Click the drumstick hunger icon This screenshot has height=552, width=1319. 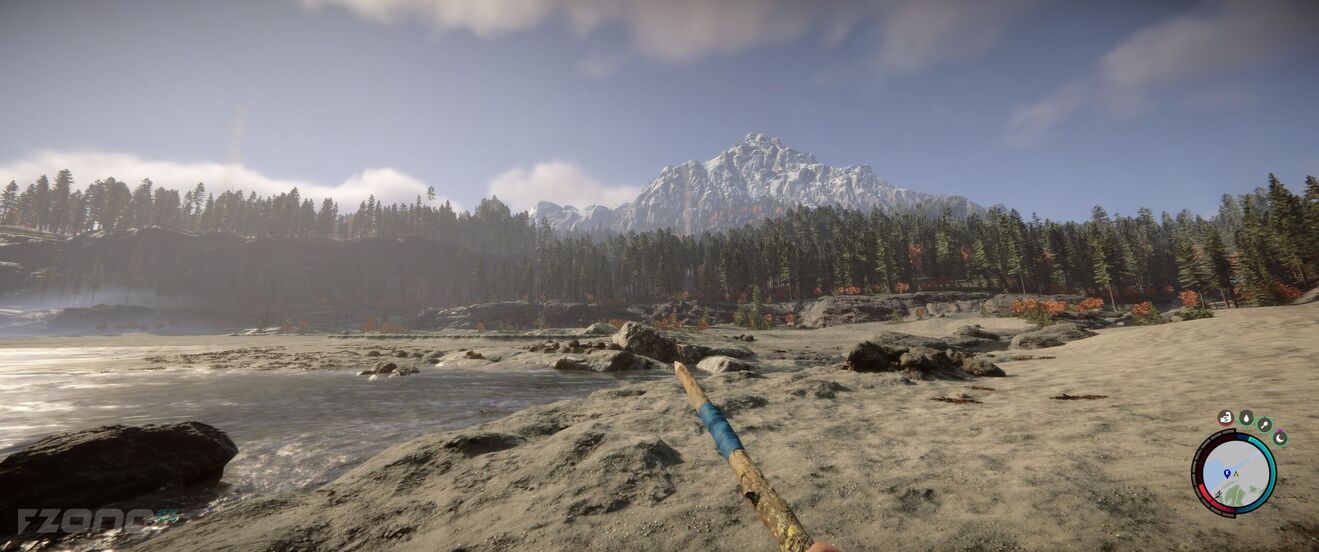coord(1264,424)
